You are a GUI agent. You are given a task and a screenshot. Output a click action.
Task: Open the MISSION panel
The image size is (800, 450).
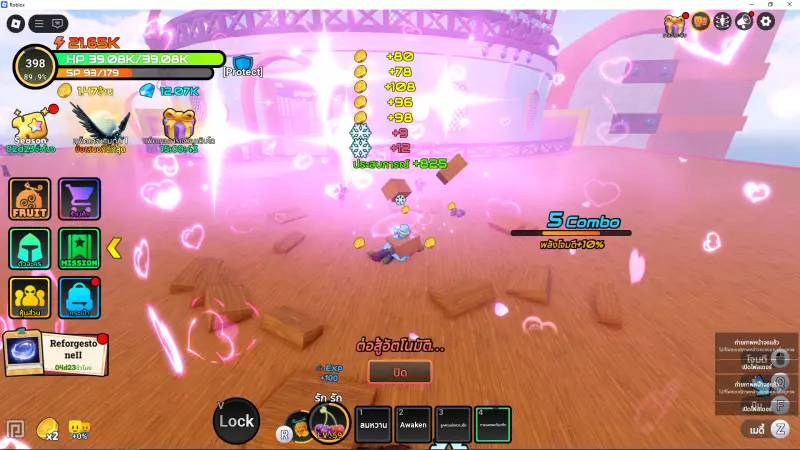click(x=79, y=248)
